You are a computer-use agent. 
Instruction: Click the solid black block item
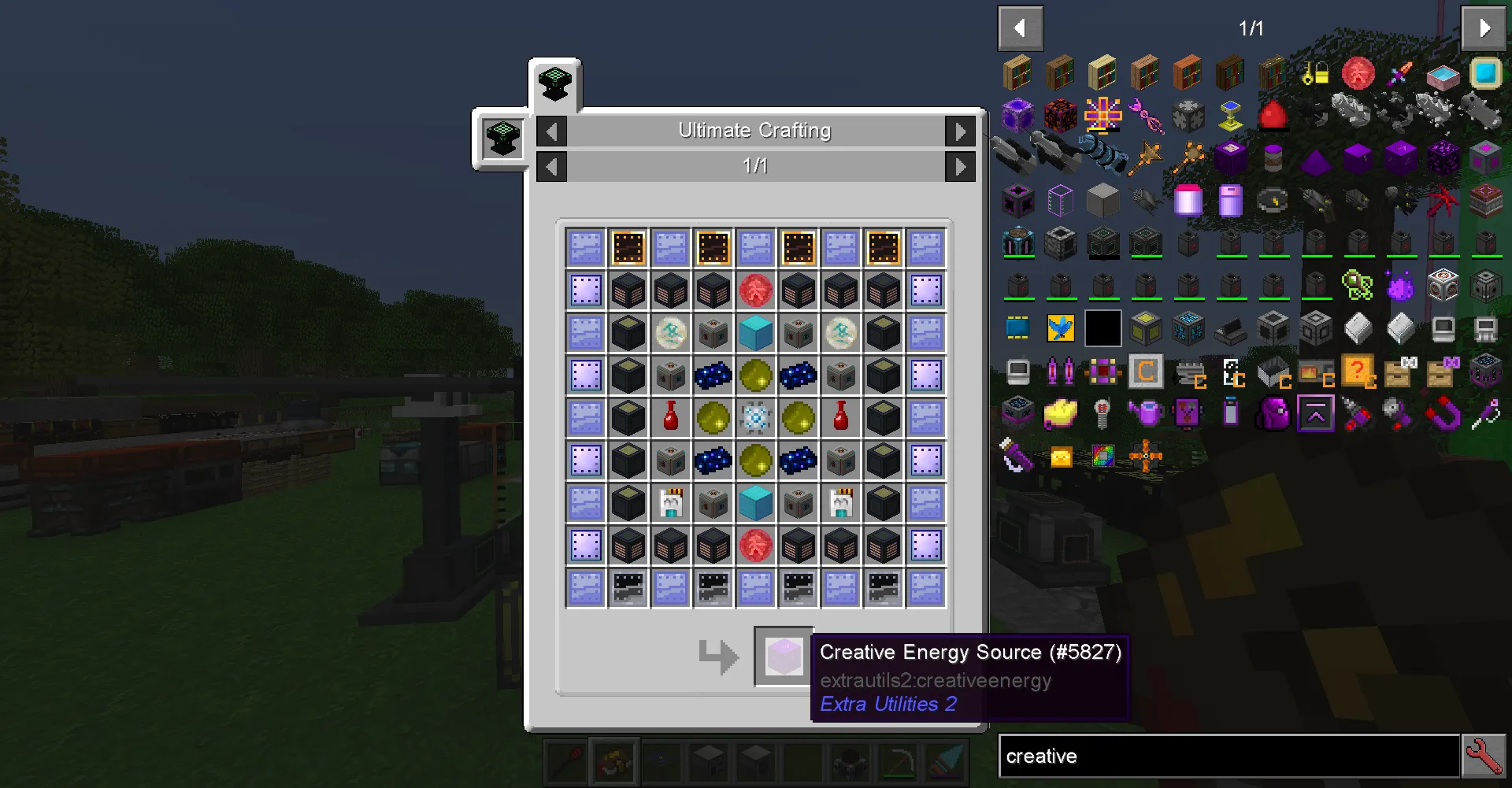(x=1102, y=328)
